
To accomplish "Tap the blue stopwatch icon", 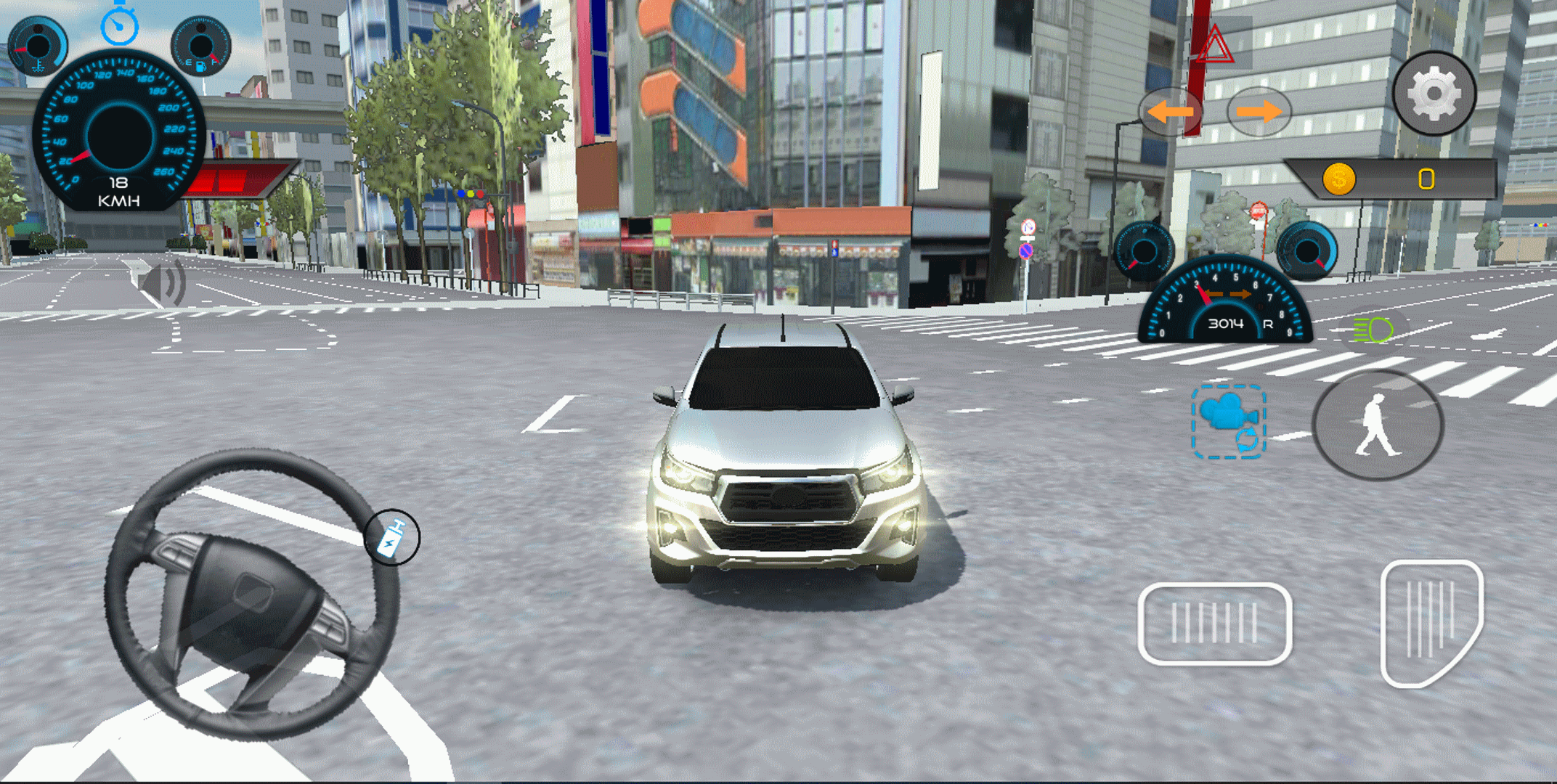I will click(x=119, y=25).
